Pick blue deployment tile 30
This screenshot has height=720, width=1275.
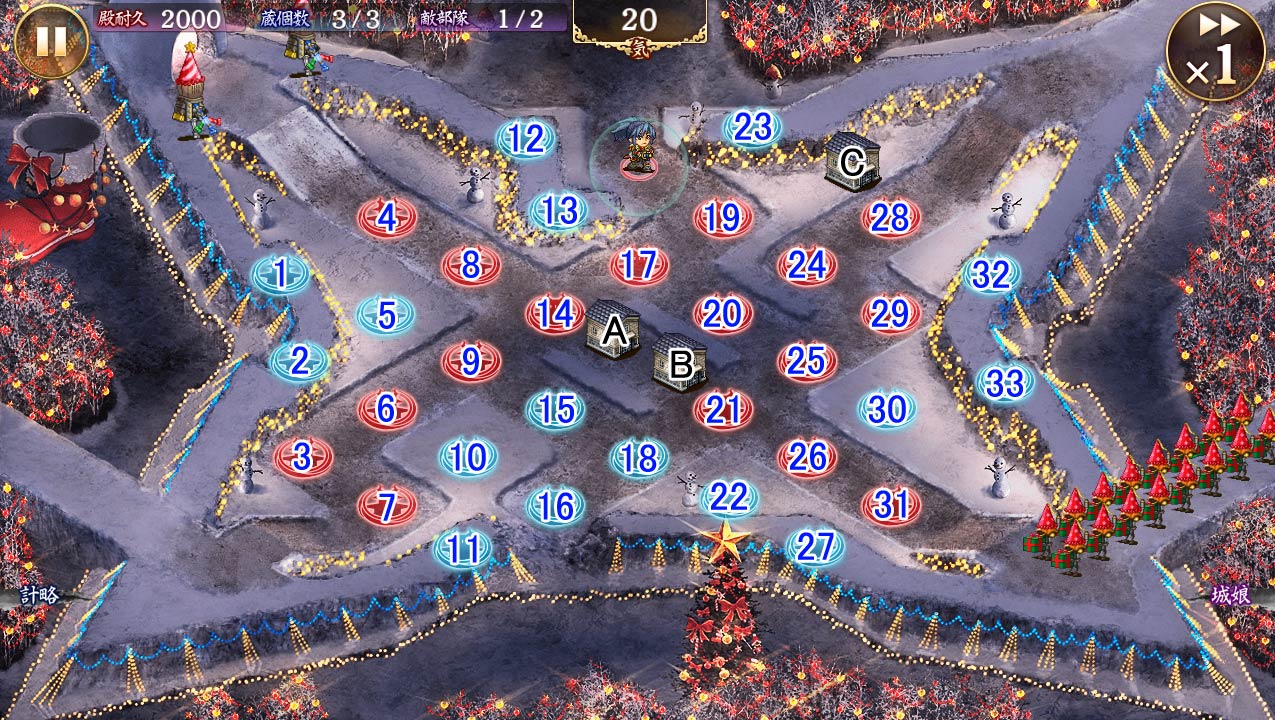pos(887,409)
